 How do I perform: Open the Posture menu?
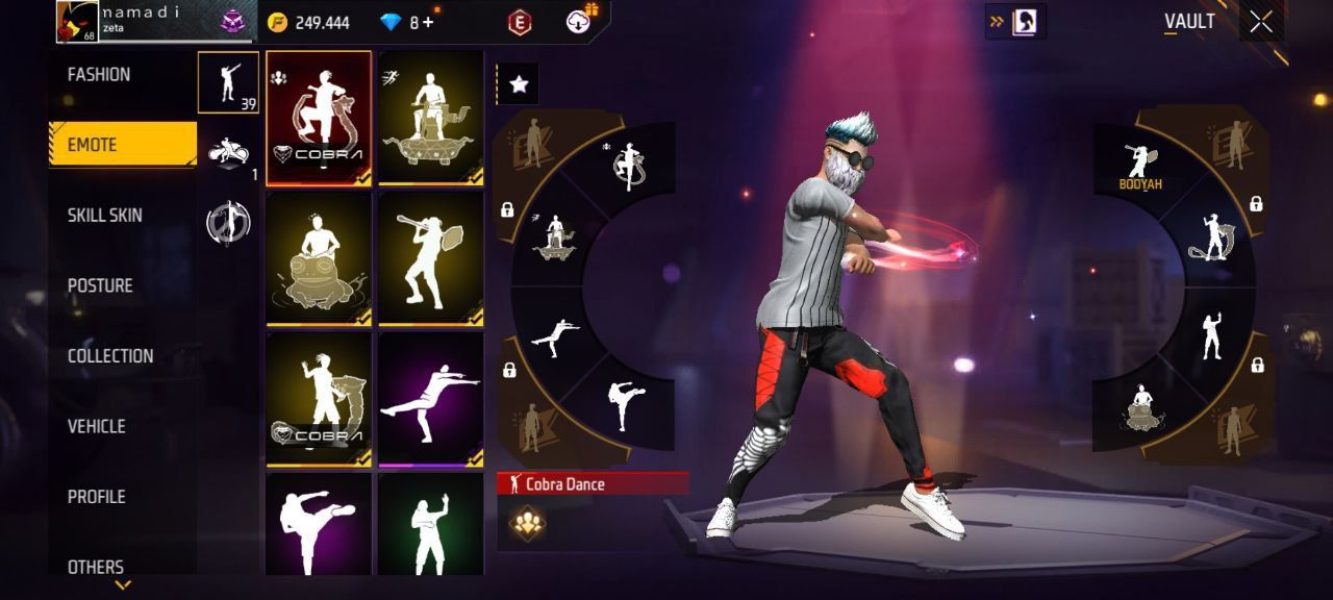[x=100, y=286]
